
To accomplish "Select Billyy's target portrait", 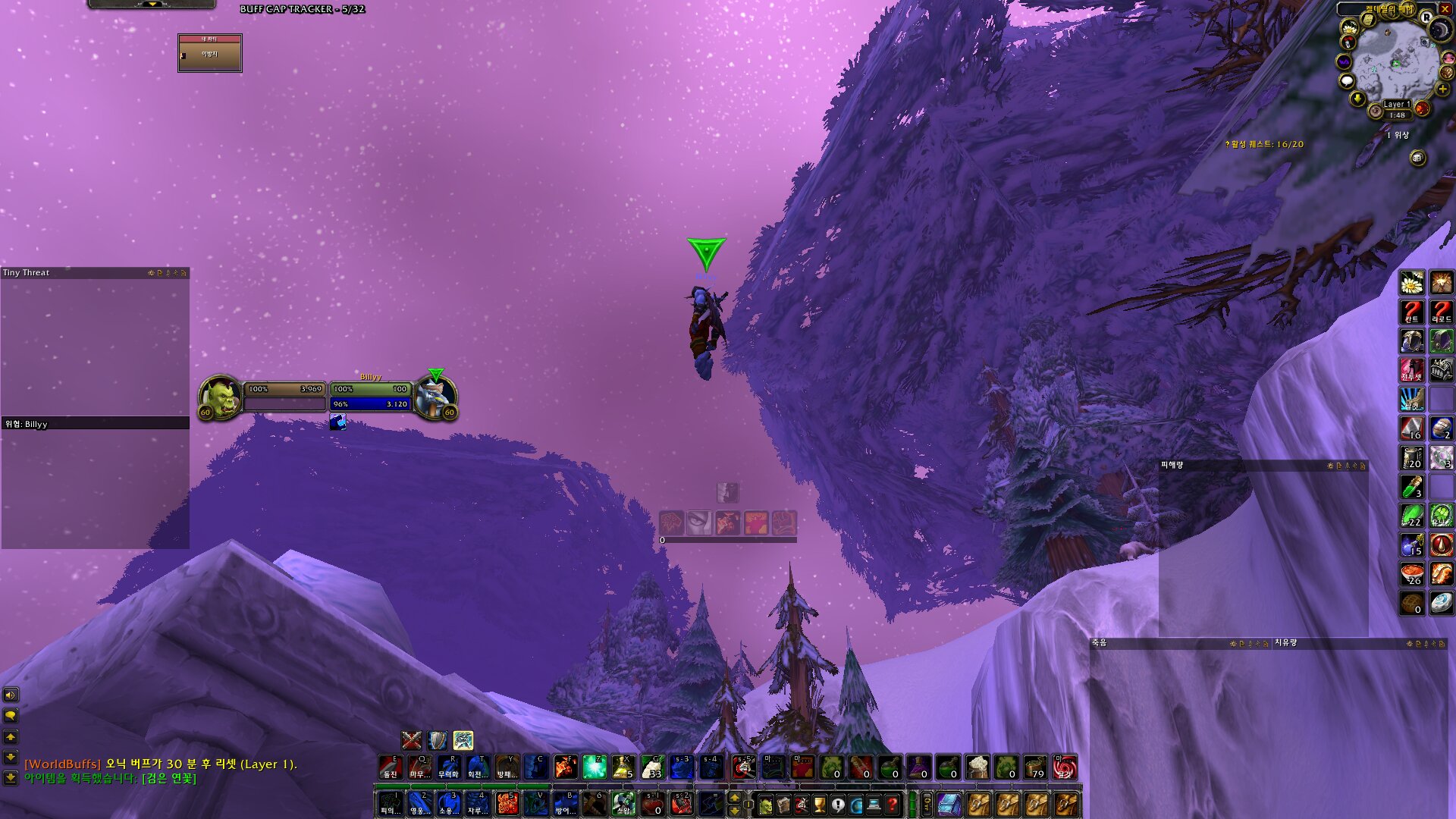I will 435,397.
